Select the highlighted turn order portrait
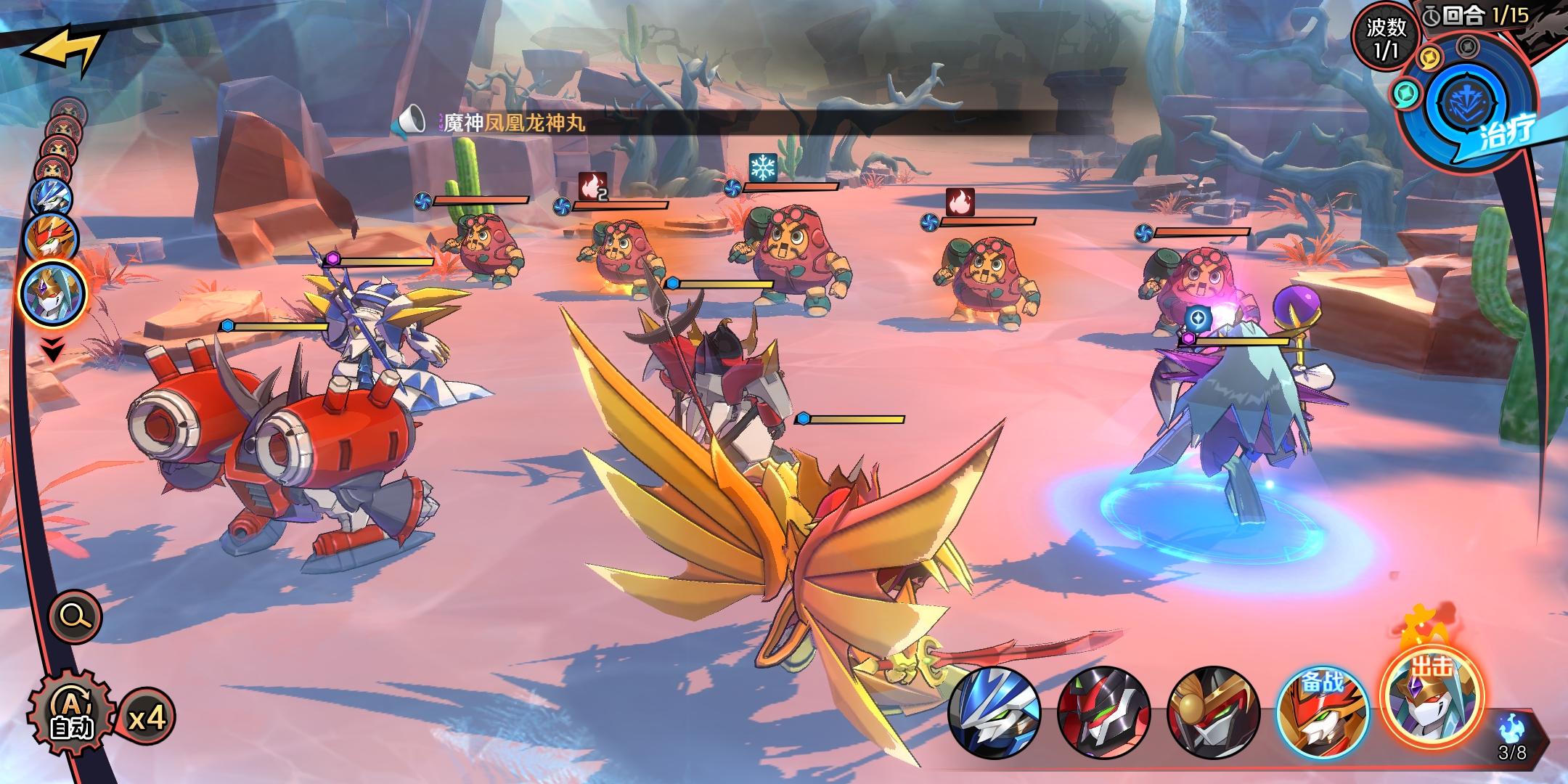Screen dimensions: 1568x784 click(52, 294)
